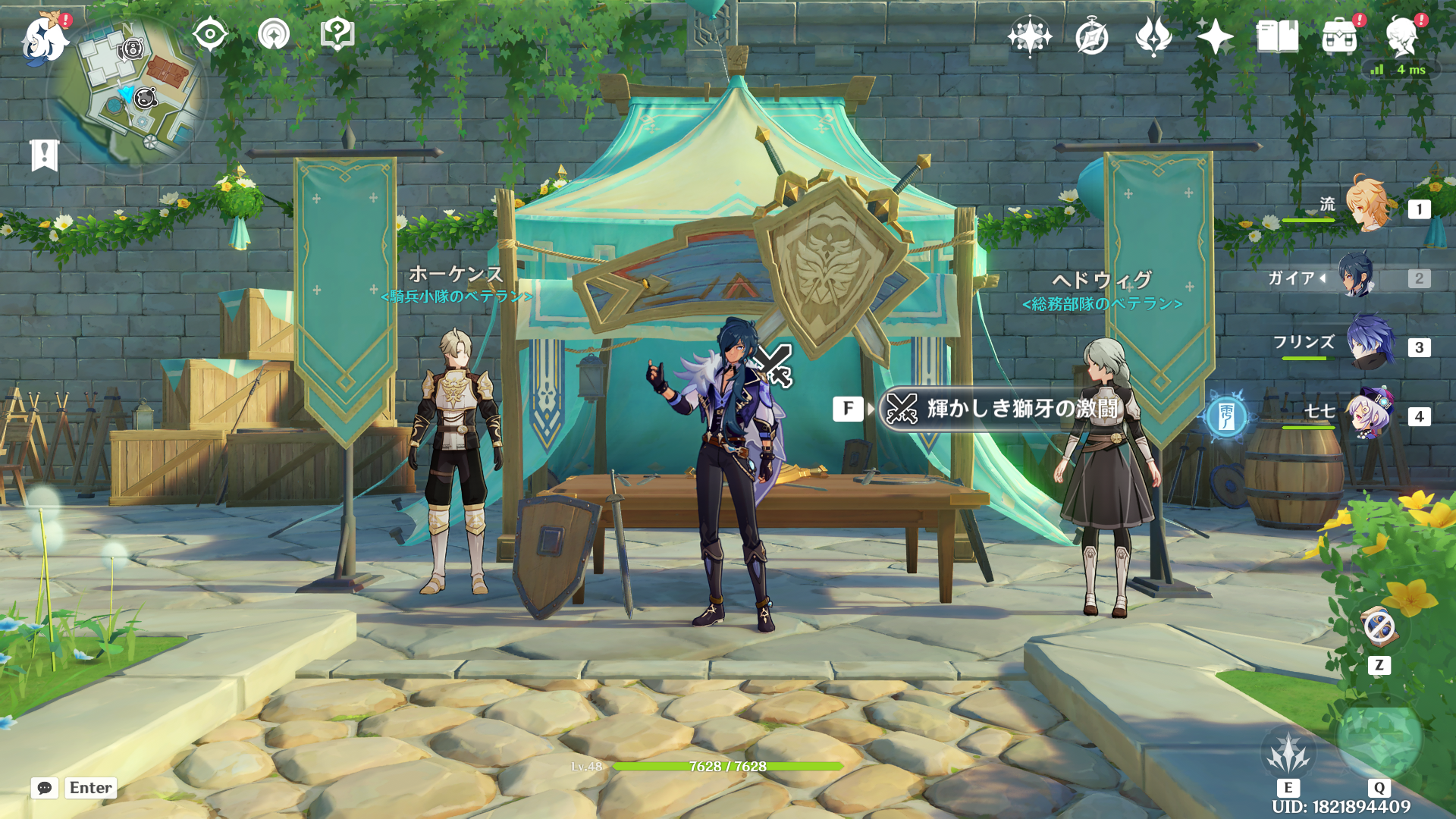Start 輝かしき獅牙の激闘 interaction
This screenshot has height=819, width=1456.
[x=1001, y=409]
